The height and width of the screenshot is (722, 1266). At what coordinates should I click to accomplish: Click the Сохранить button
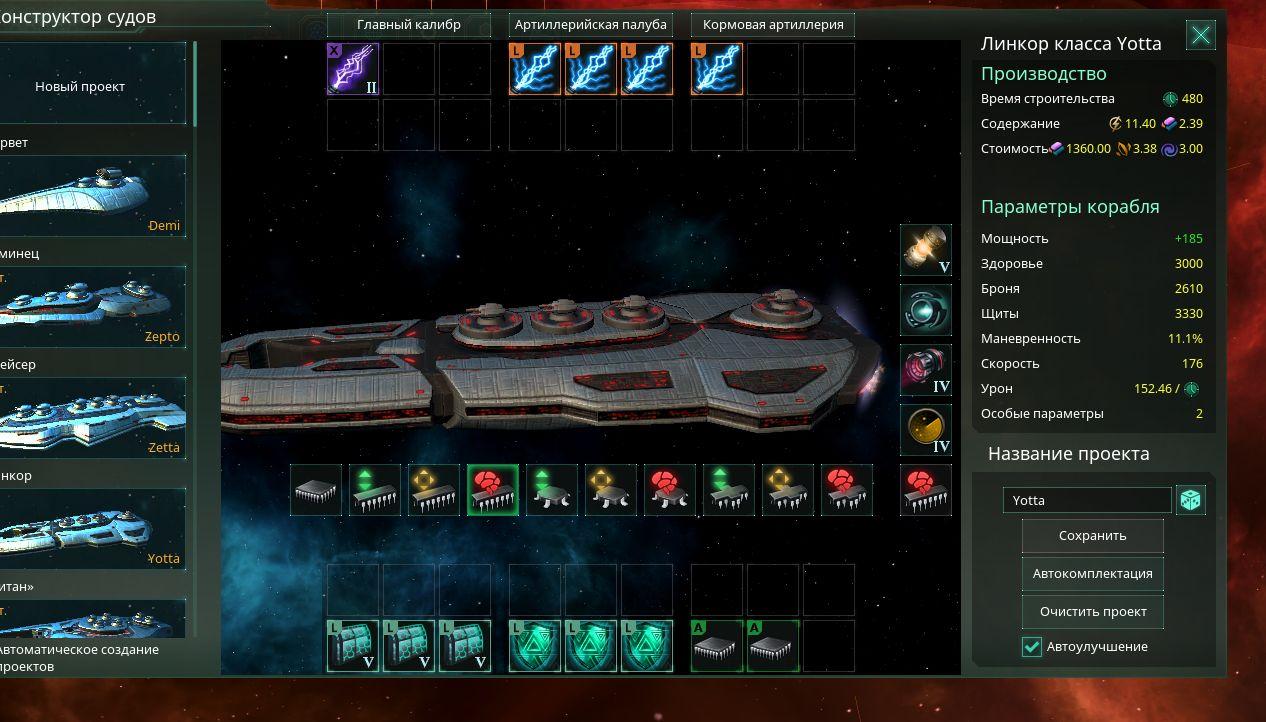pyautogui.click(x=1092, y=536)
